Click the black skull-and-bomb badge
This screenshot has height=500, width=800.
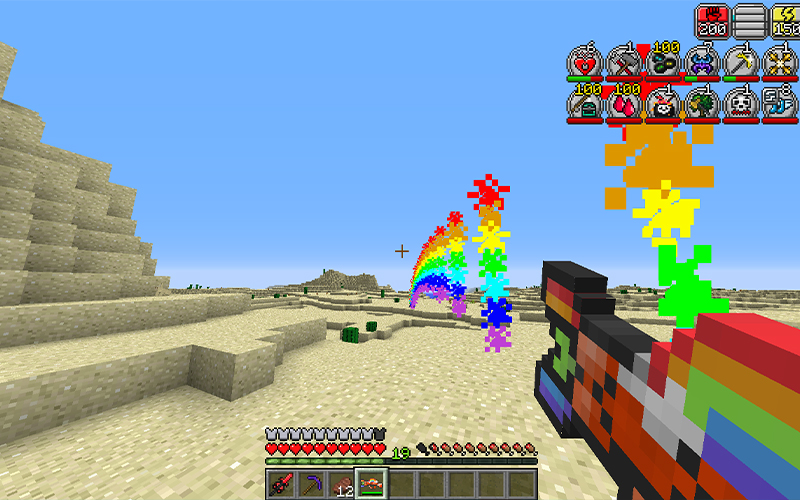(x=662, y=104)
